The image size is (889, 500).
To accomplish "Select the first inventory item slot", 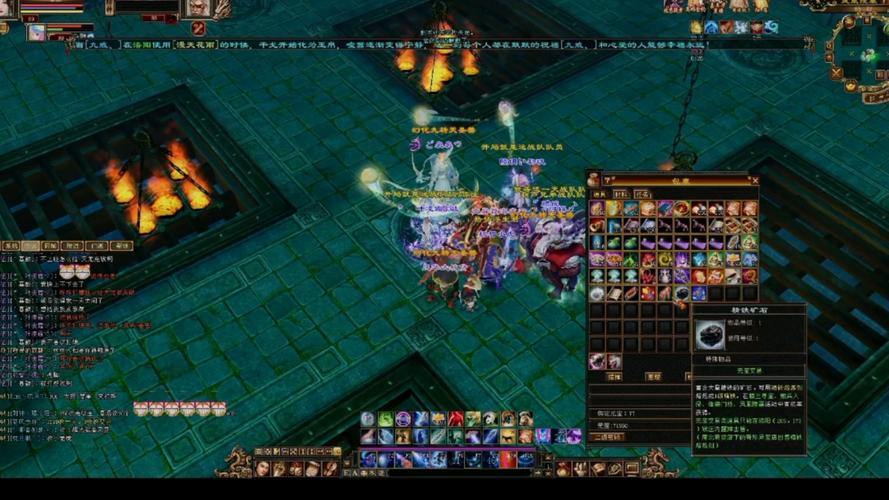I will coord(597,209).
